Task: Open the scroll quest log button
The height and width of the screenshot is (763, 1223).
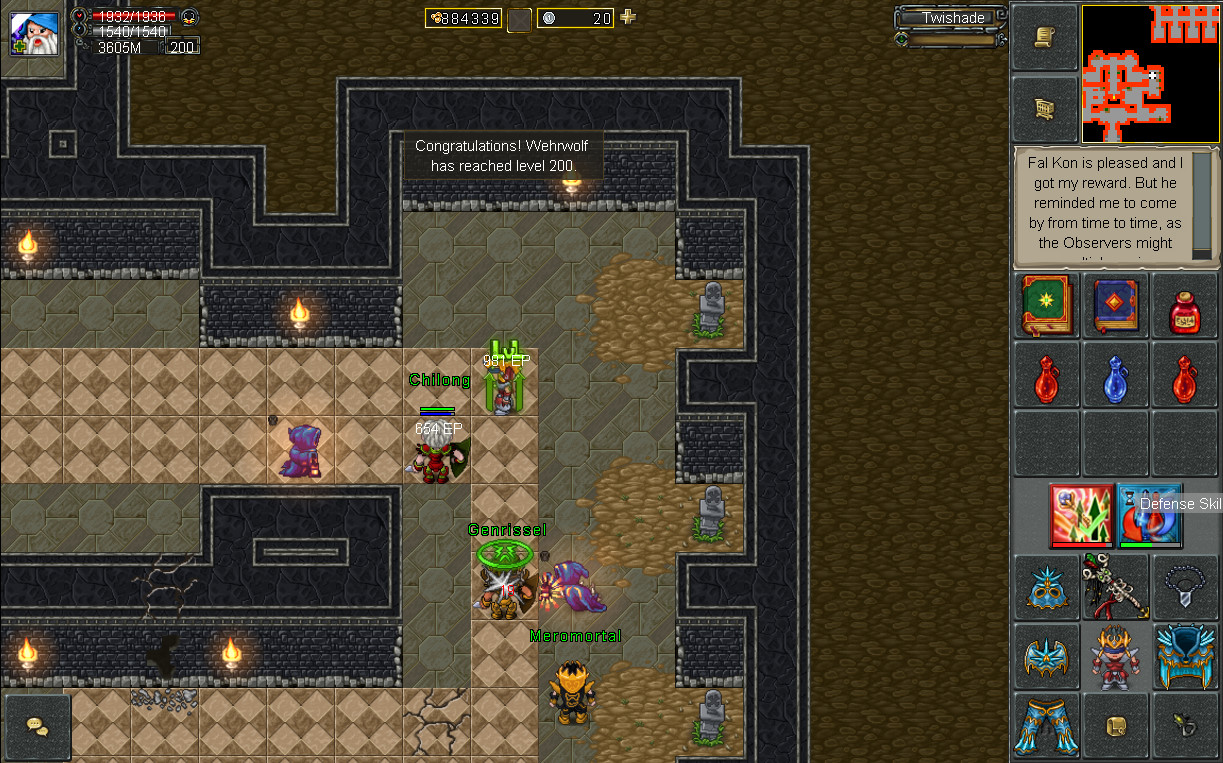Action: pos(1045,37)
